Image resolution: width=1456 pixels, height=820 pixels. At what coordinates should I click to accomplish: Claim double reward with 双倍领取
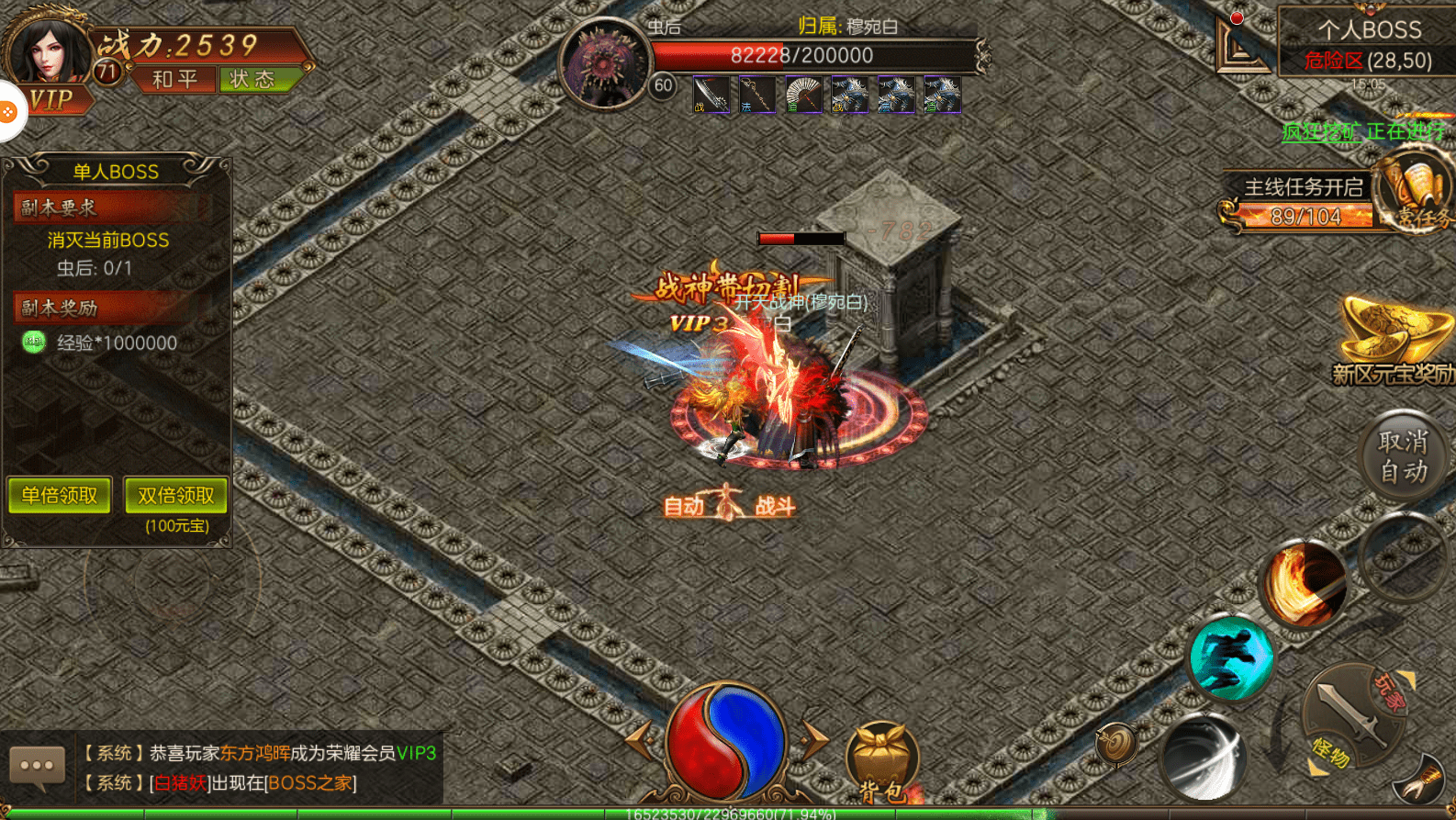(x=175, y=496)
